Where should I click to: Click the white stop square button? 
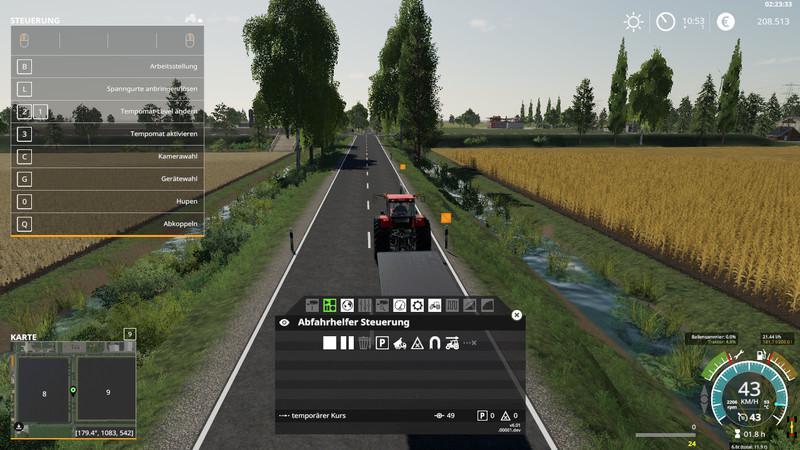(x=330, y=343)
